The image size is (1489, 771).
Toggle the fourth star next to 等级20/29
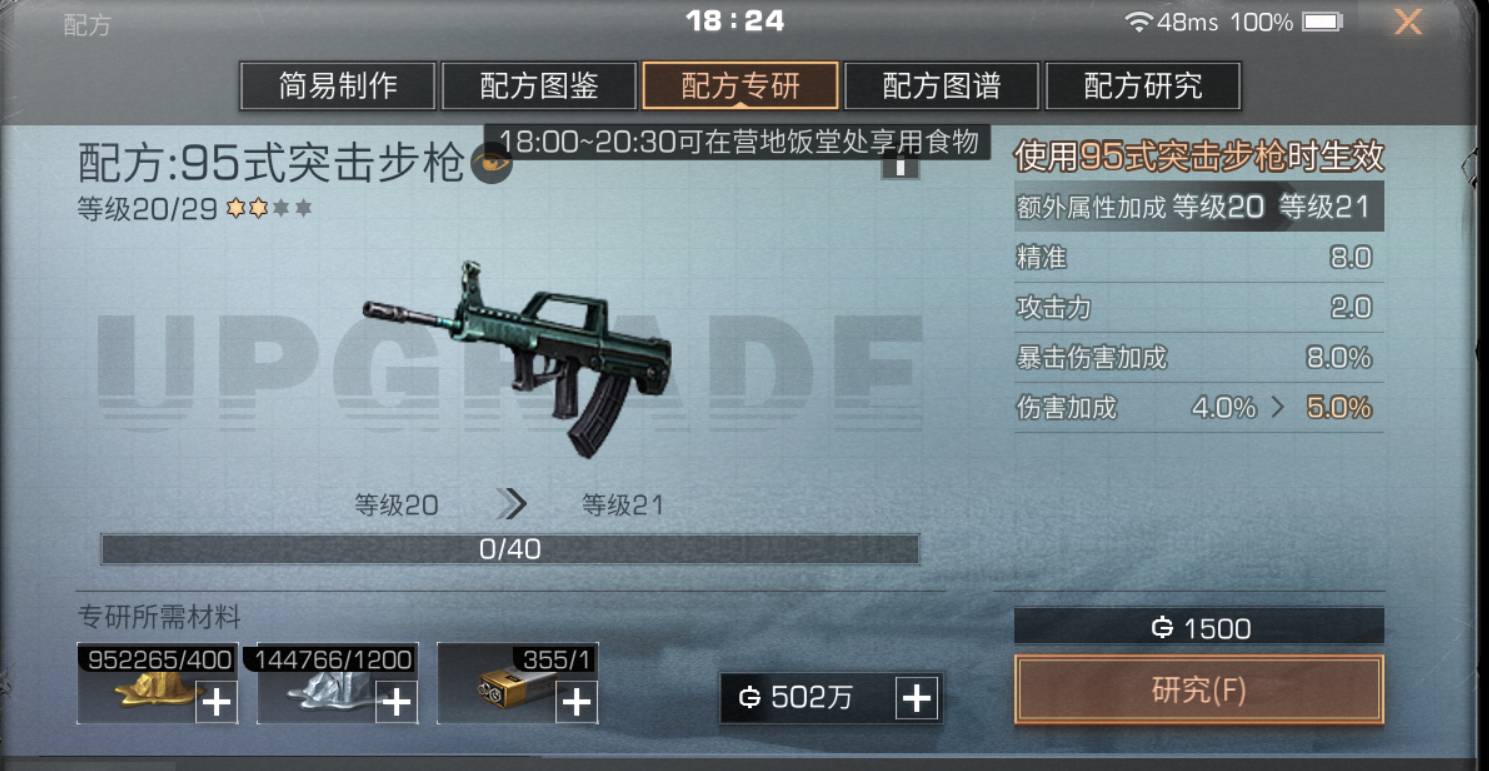303,208
